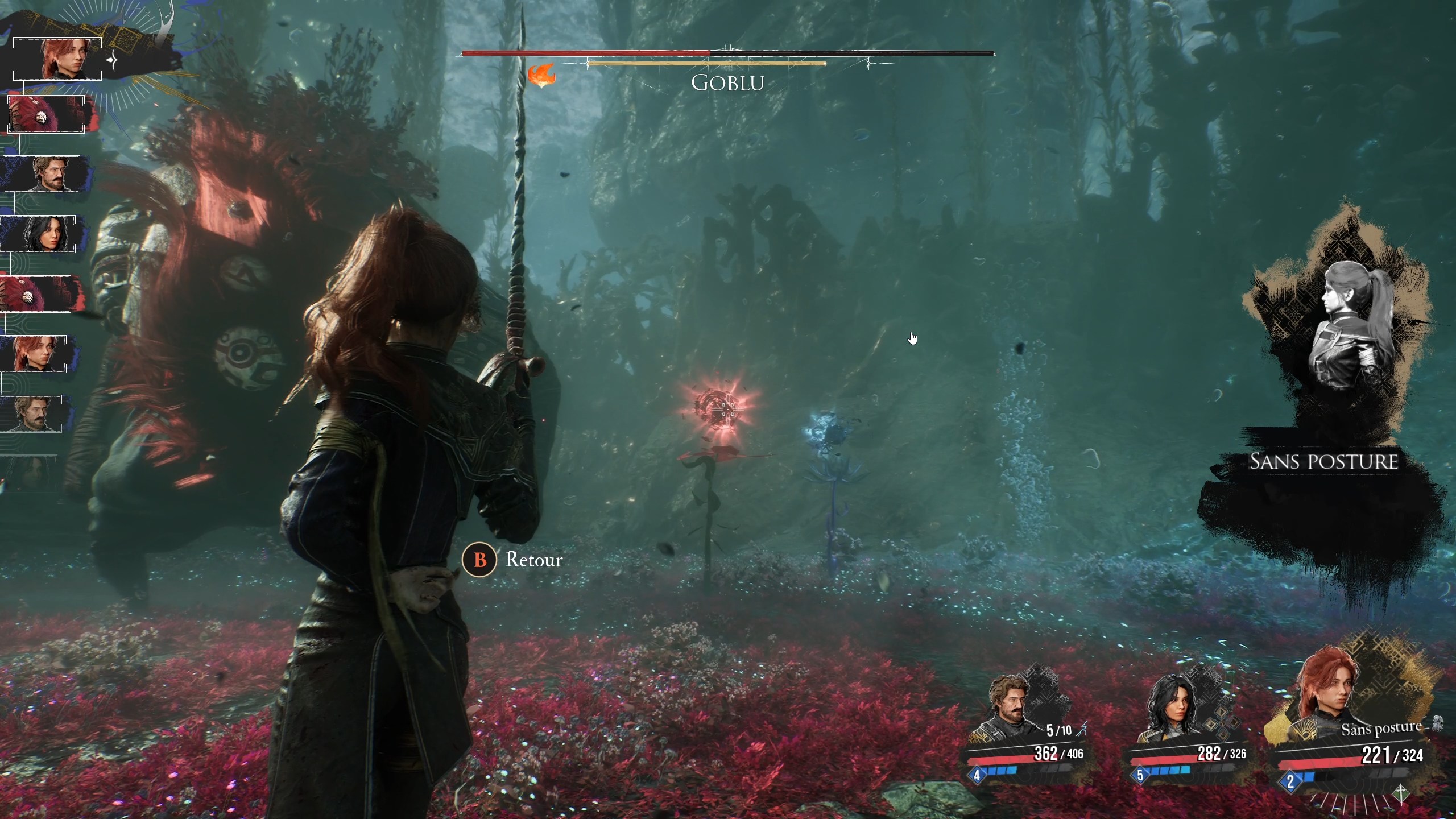The width and height of the screenshot is (1456, 819).
Task: Select Goblu's portrait in the turn order
Action: (x=46, y=114)
